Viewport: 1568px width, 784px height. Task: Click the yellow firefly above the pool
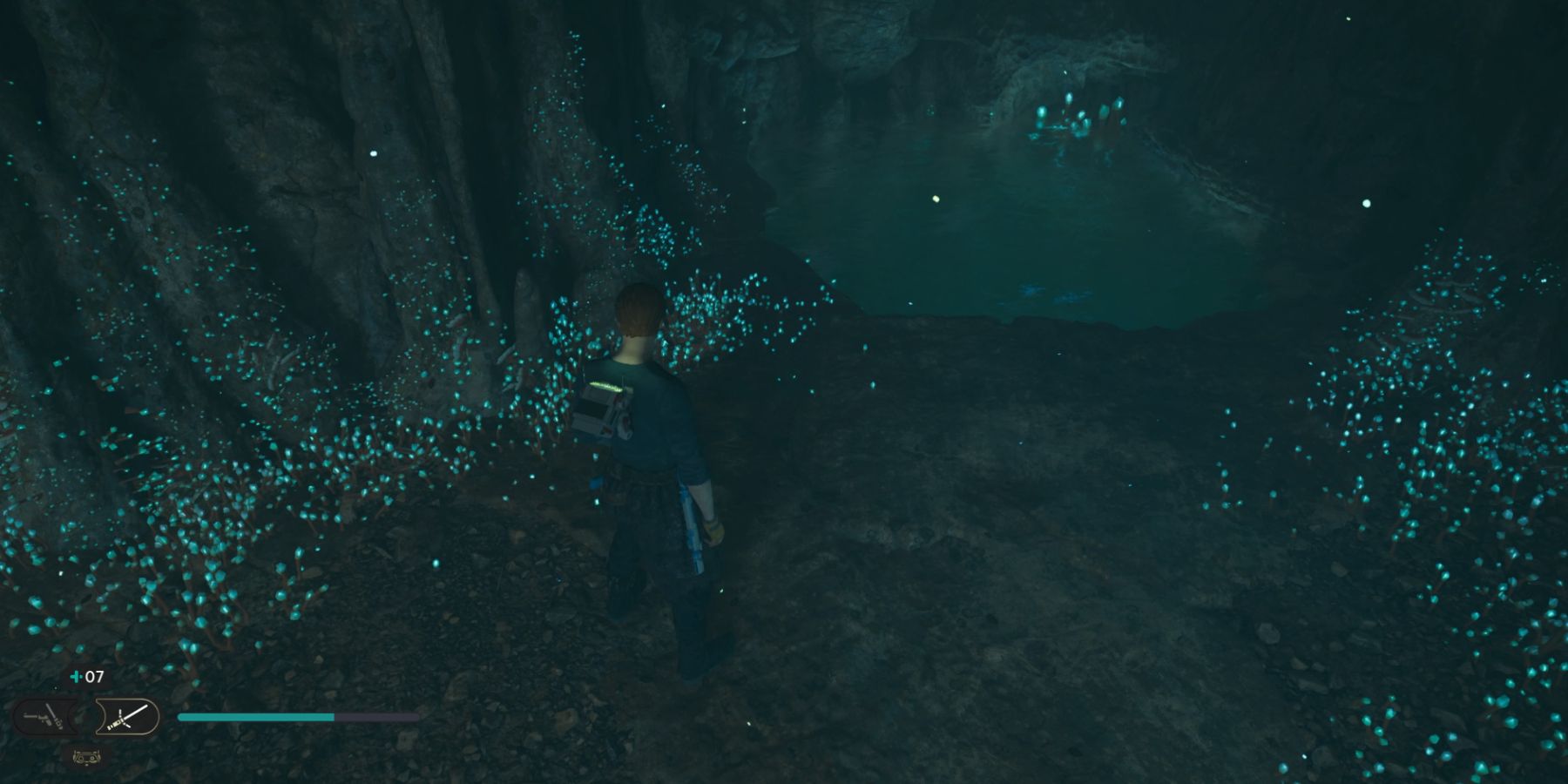coord(936,199)
